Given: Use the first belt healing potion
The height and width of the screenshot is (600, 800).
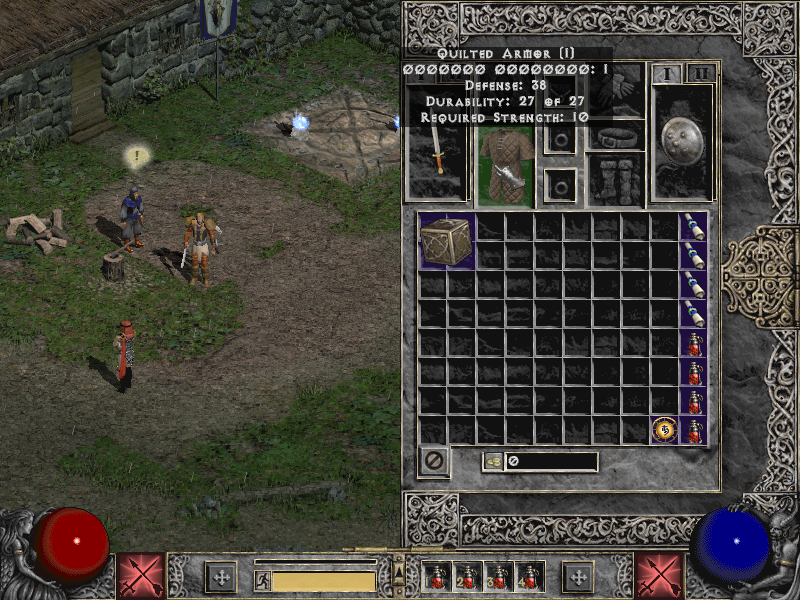Looking at the screenshot, I should pyautogui.click(x=438, y=576).
